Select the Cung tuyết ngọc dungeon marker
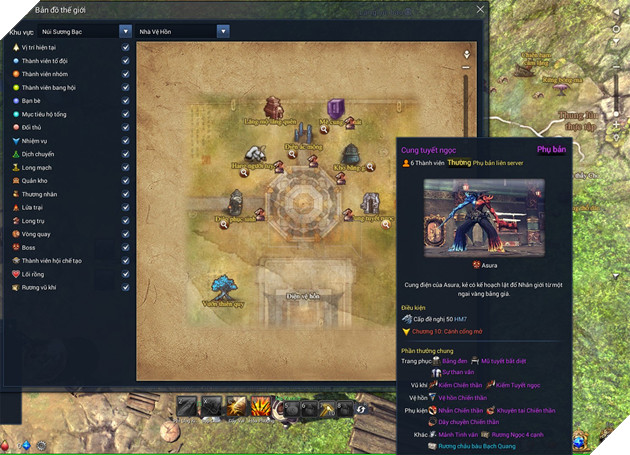The height and width of the screenshot is (455, 630). (x=370, y=204)
